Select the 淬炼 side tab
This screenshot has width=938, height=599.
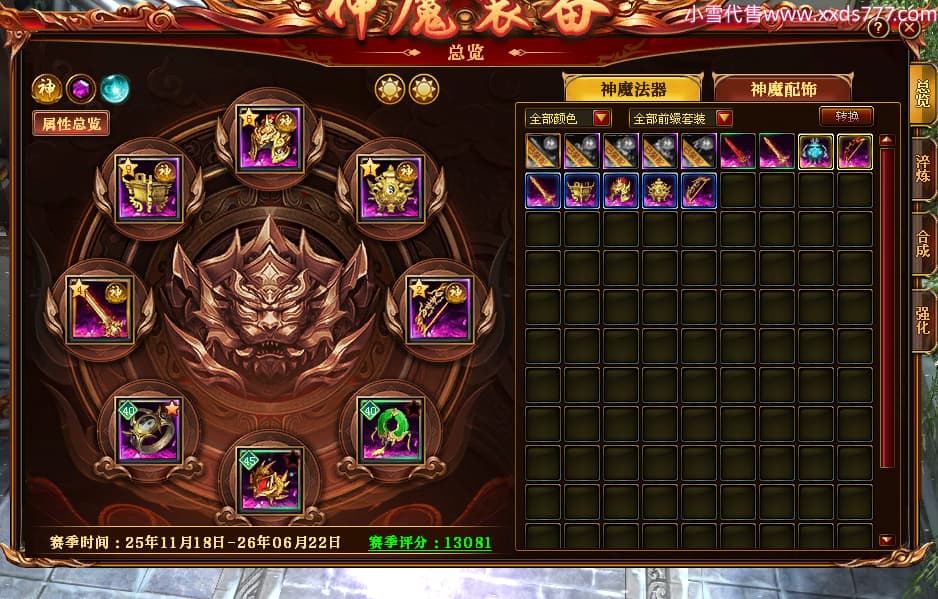(x=923, y=168)
